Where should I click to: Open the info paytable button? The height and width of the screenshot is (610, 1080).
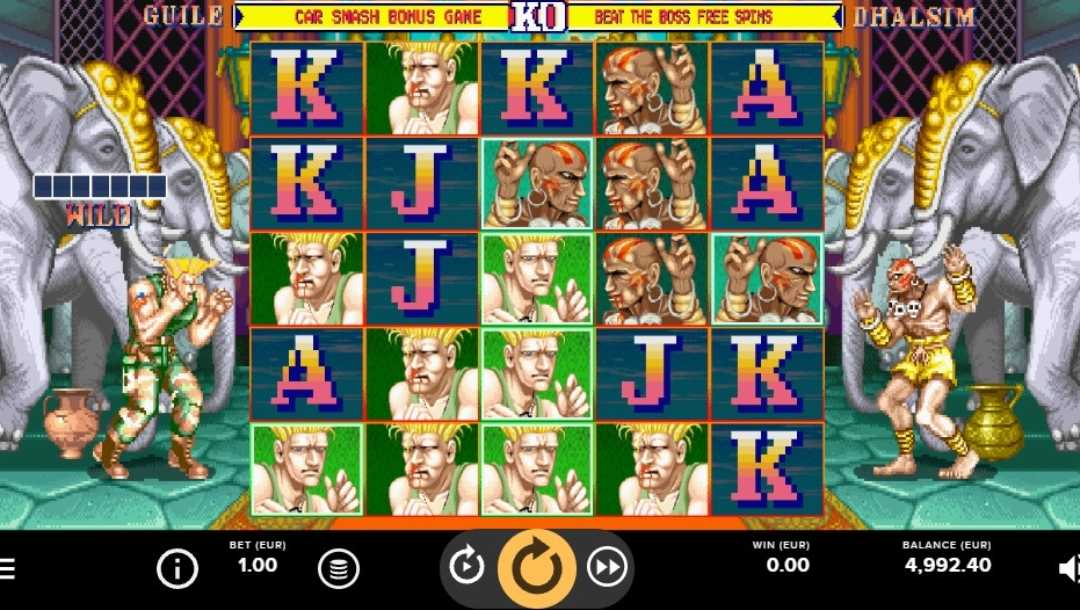pyautogui.click(x=177, y=569)
